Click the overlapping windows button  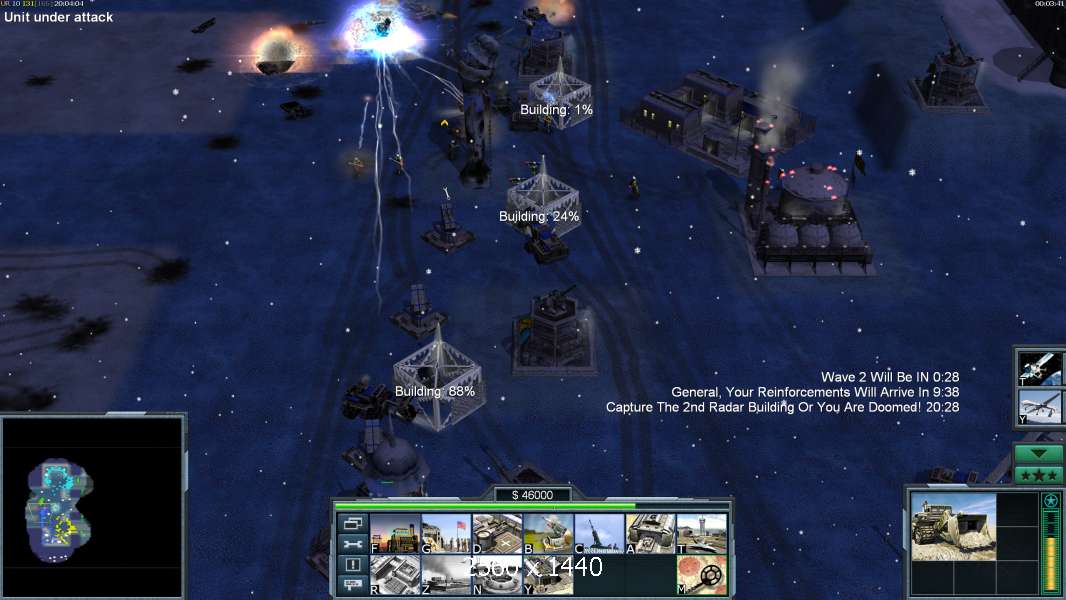coord(351,523)
